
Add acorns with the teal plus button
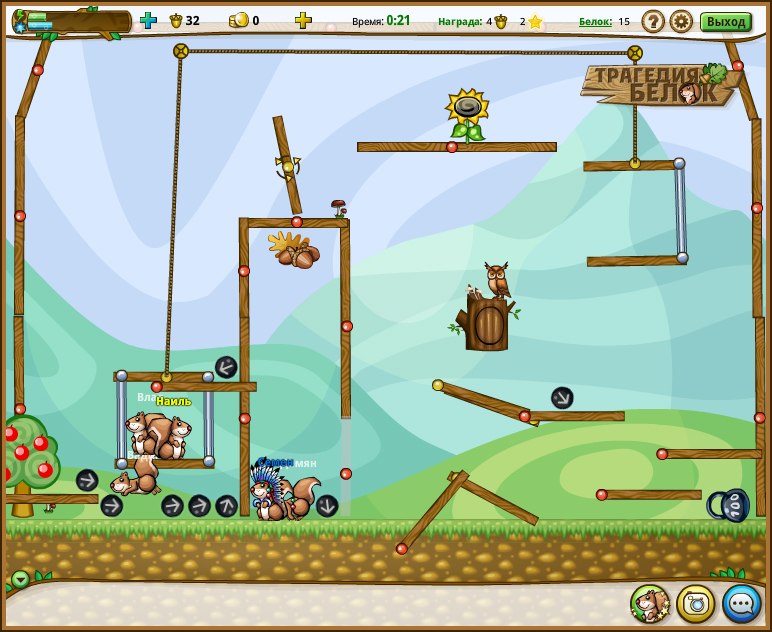coord(148,20)
